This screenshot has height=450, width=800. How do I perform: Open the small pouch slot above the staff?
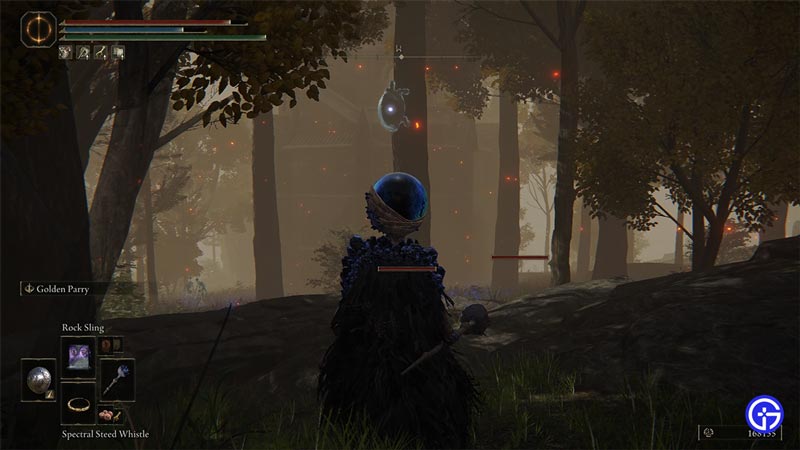tap(109, 345)
